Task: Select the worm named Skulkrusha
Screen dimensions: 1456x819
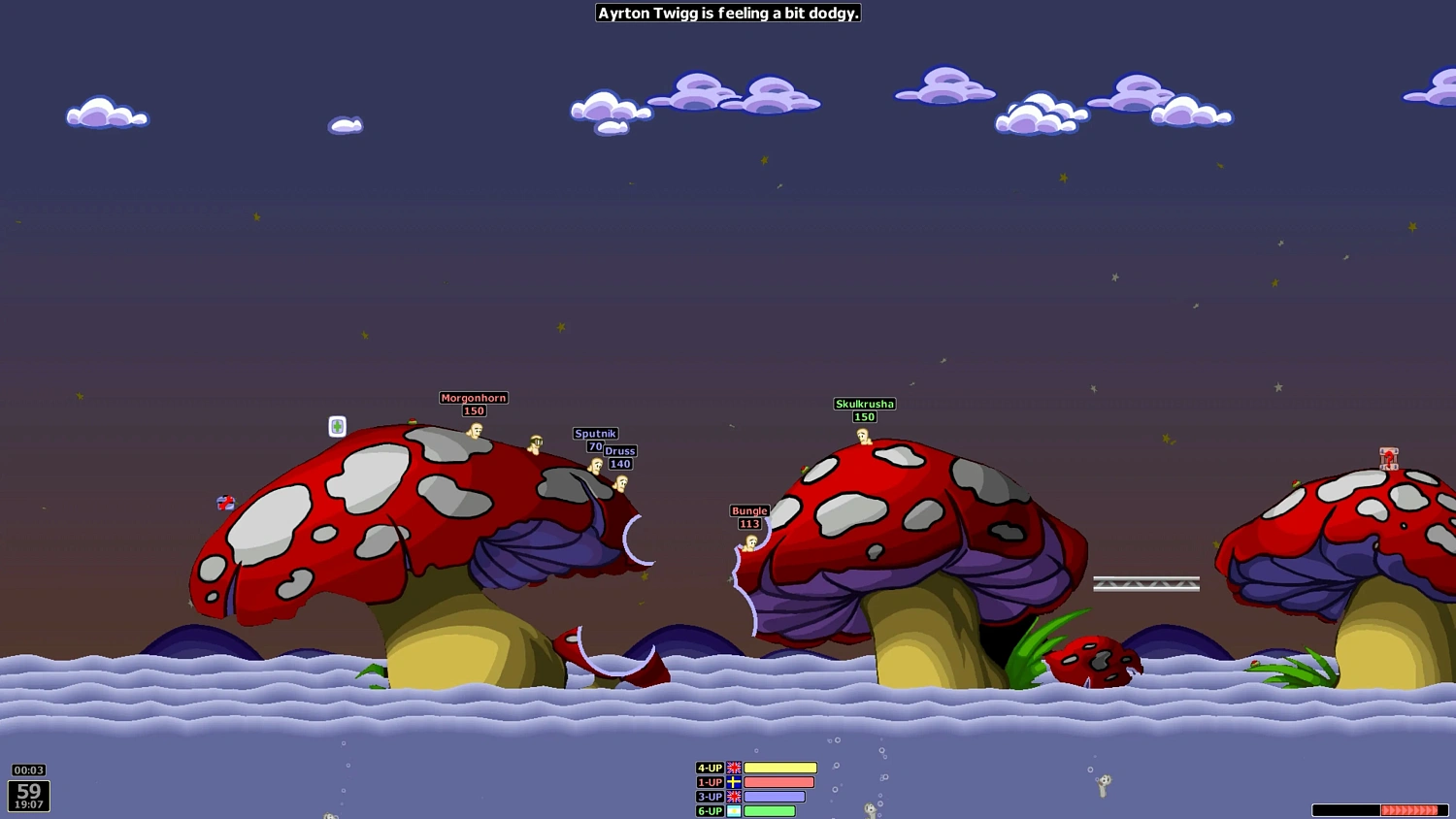Action: click(865, 437)
